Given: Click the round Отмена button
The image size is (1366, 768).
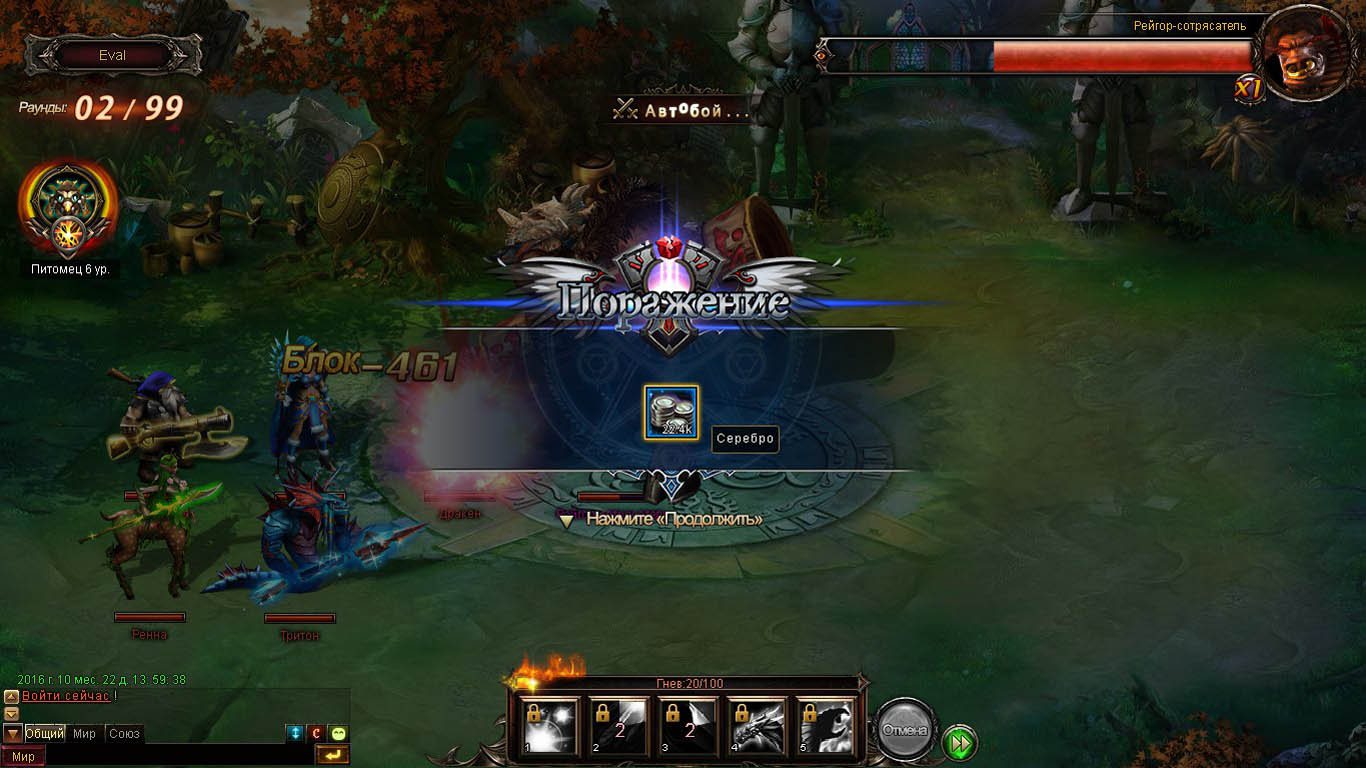Looking at the screenshot, I should (905, 730).
